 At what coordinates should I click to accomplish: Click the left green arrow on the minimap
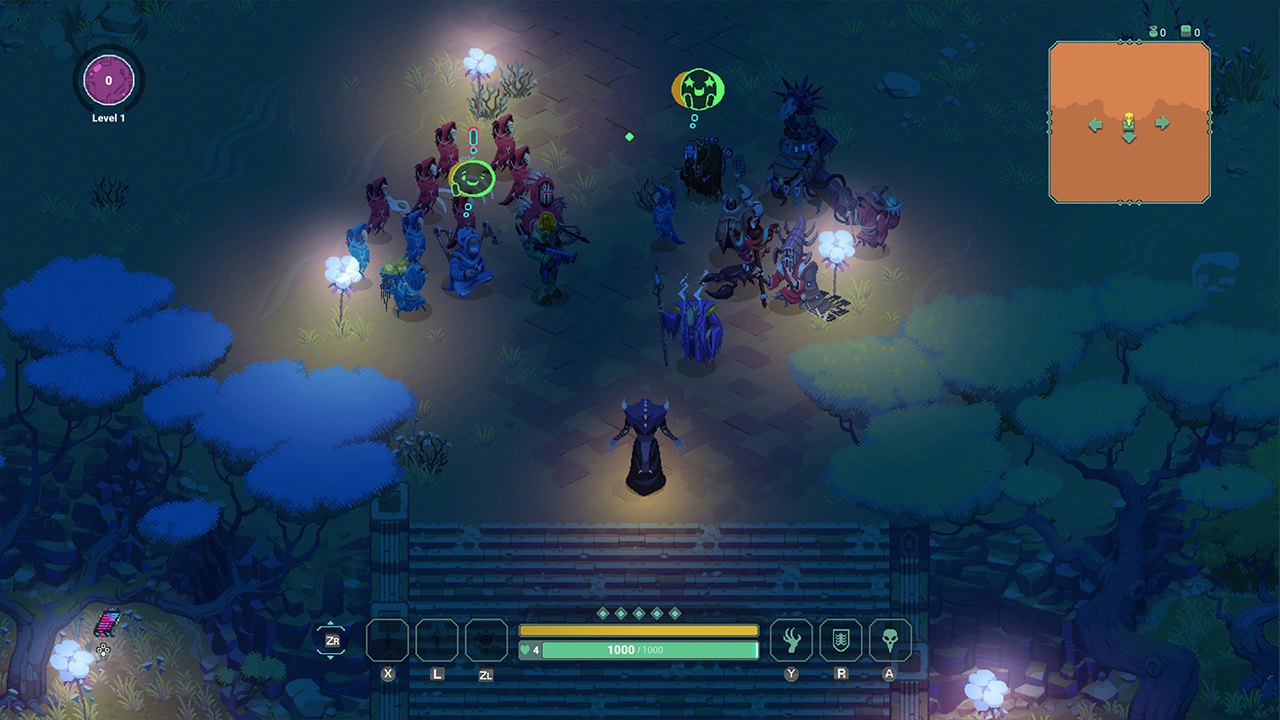1095,124
